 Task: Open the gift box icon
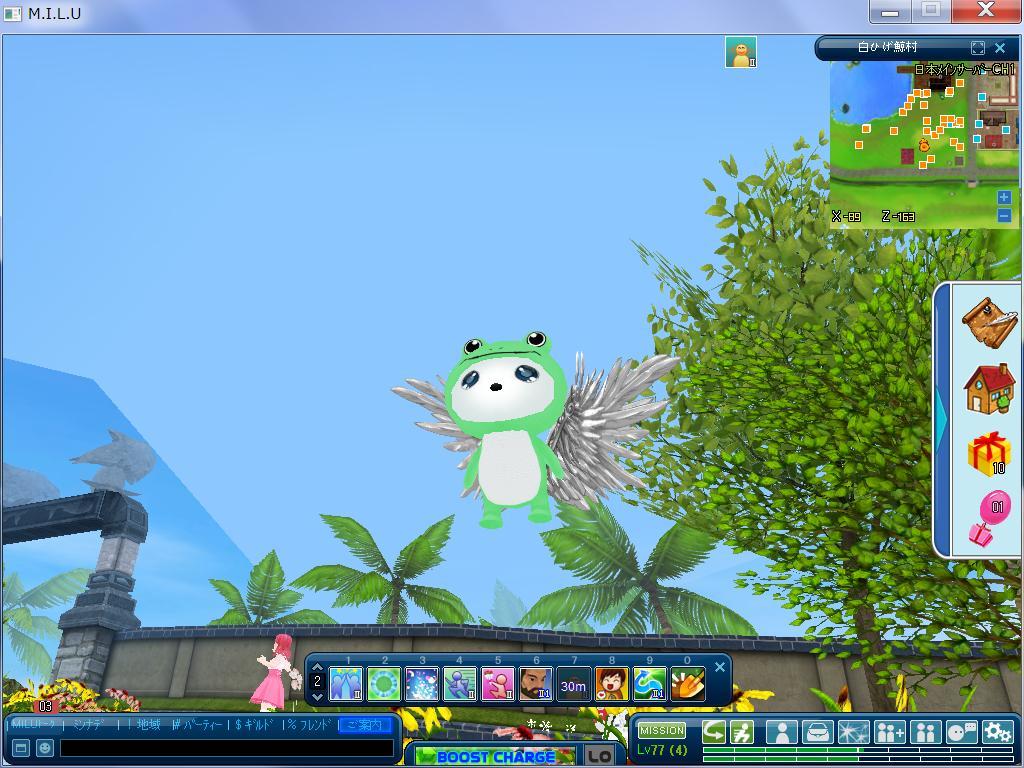989,454
